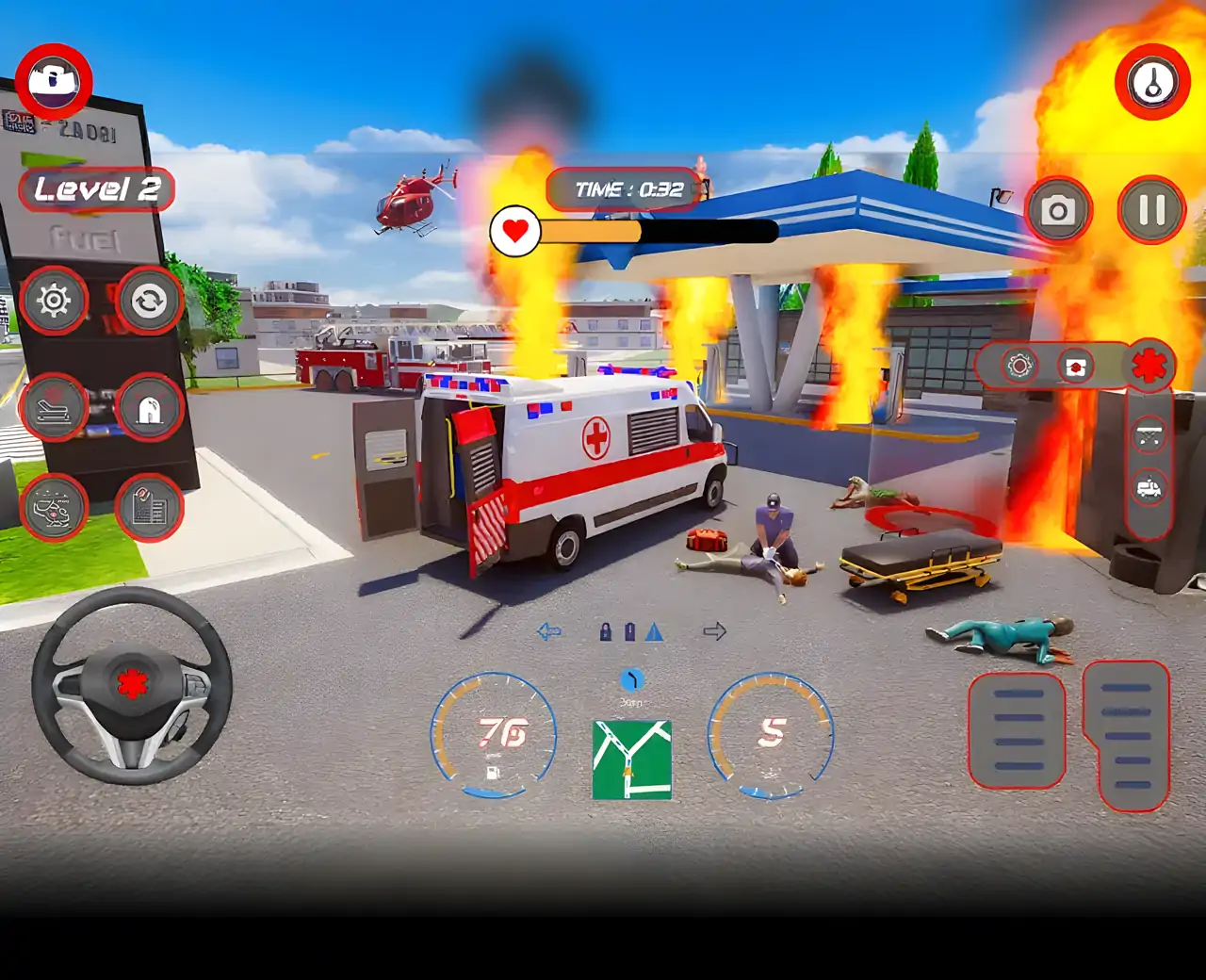
Task: Tap the first aid kit icon
Action: 1075,366
